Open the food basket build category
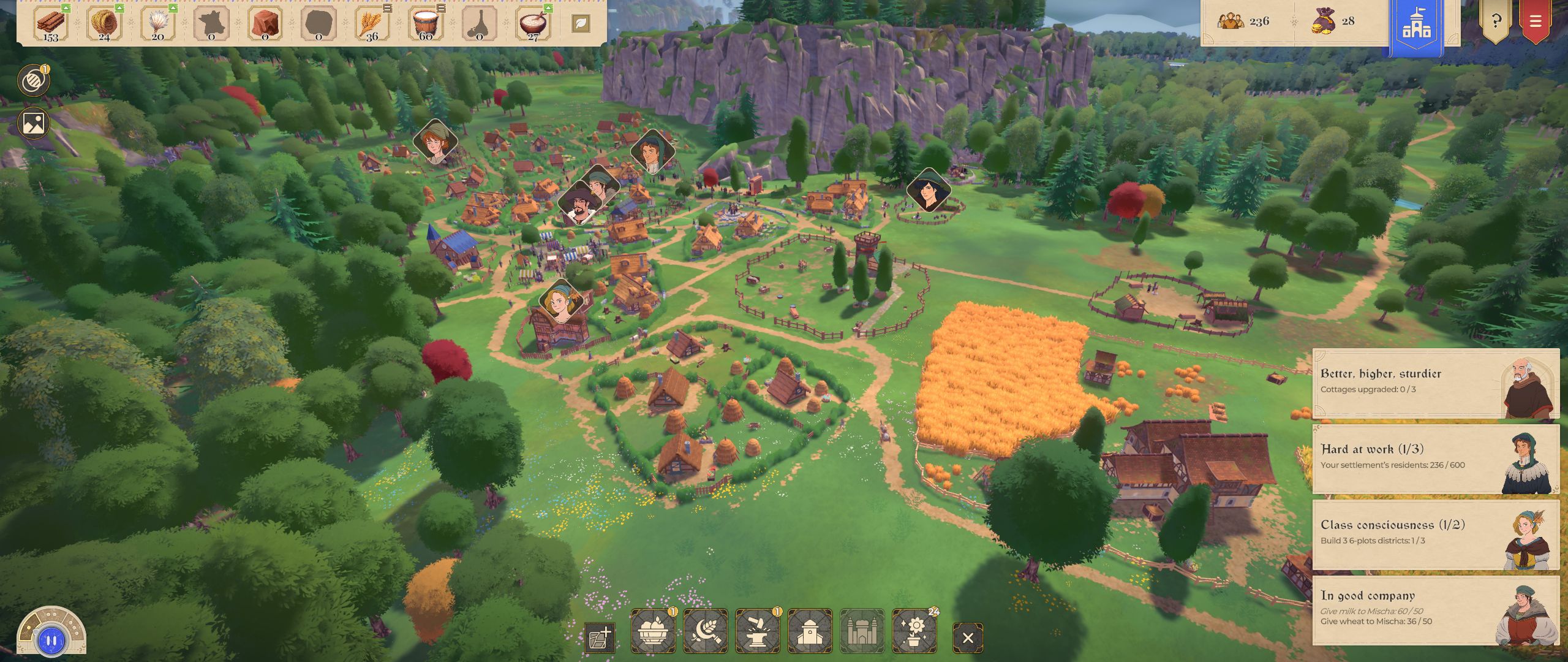Viewport: 1568px width, 662px height. tap(653, 631)
